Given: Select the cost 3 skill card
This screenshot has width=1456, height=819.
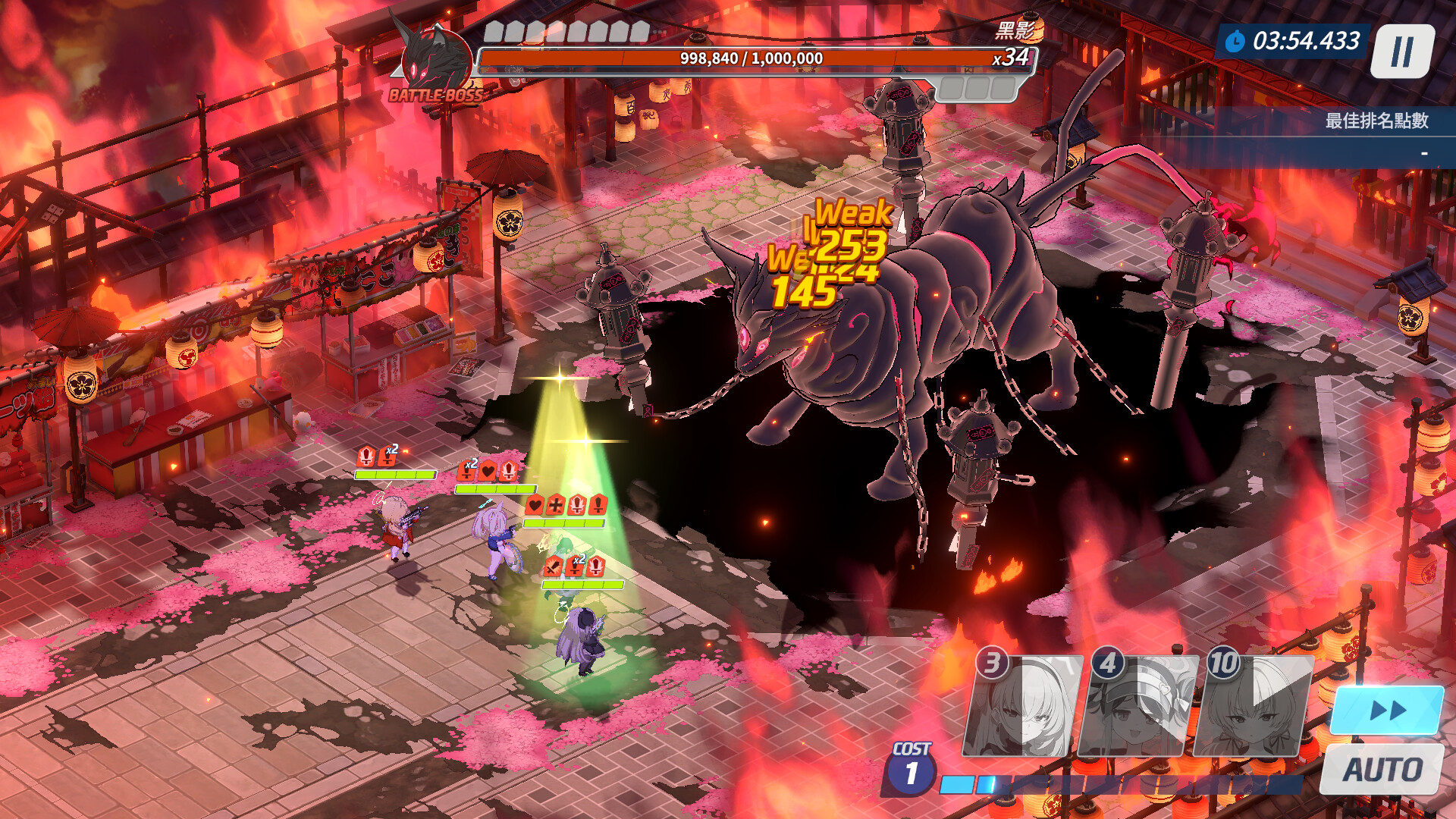Looking at the screenshot, I should click(1021, 708).
